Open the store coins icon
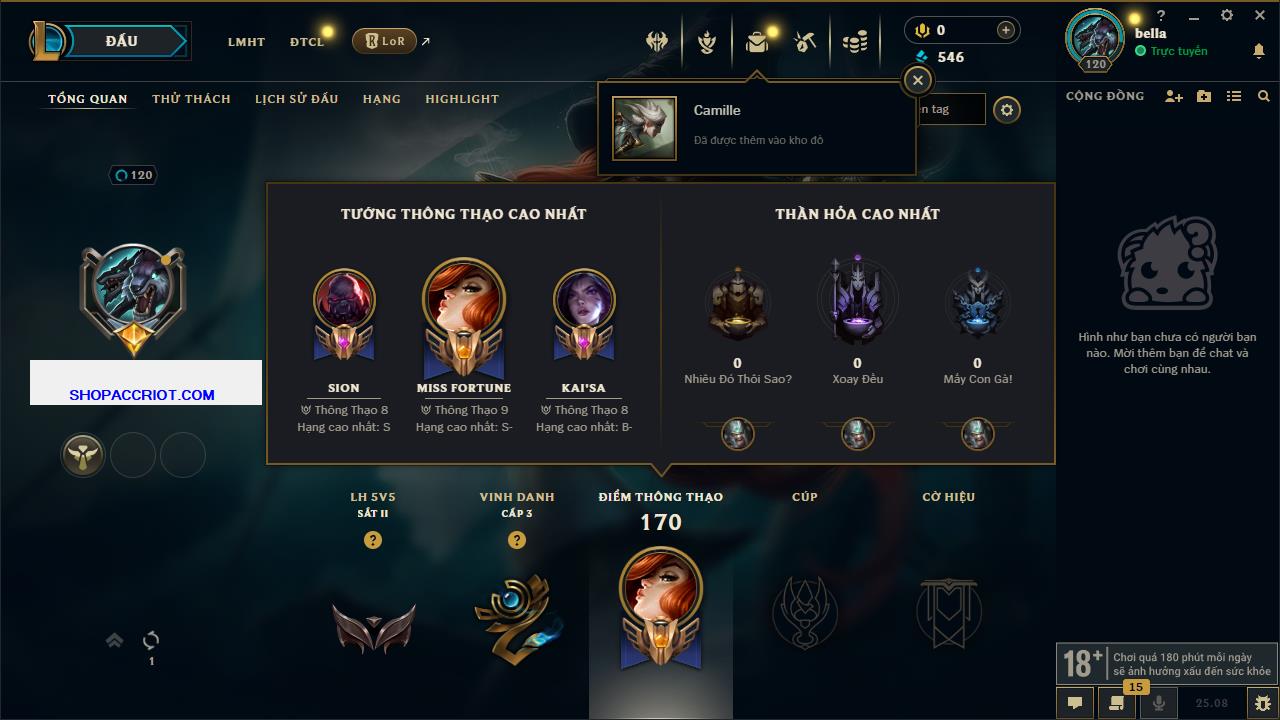Viewport: 1280px width, 720px height. point(854,41)
